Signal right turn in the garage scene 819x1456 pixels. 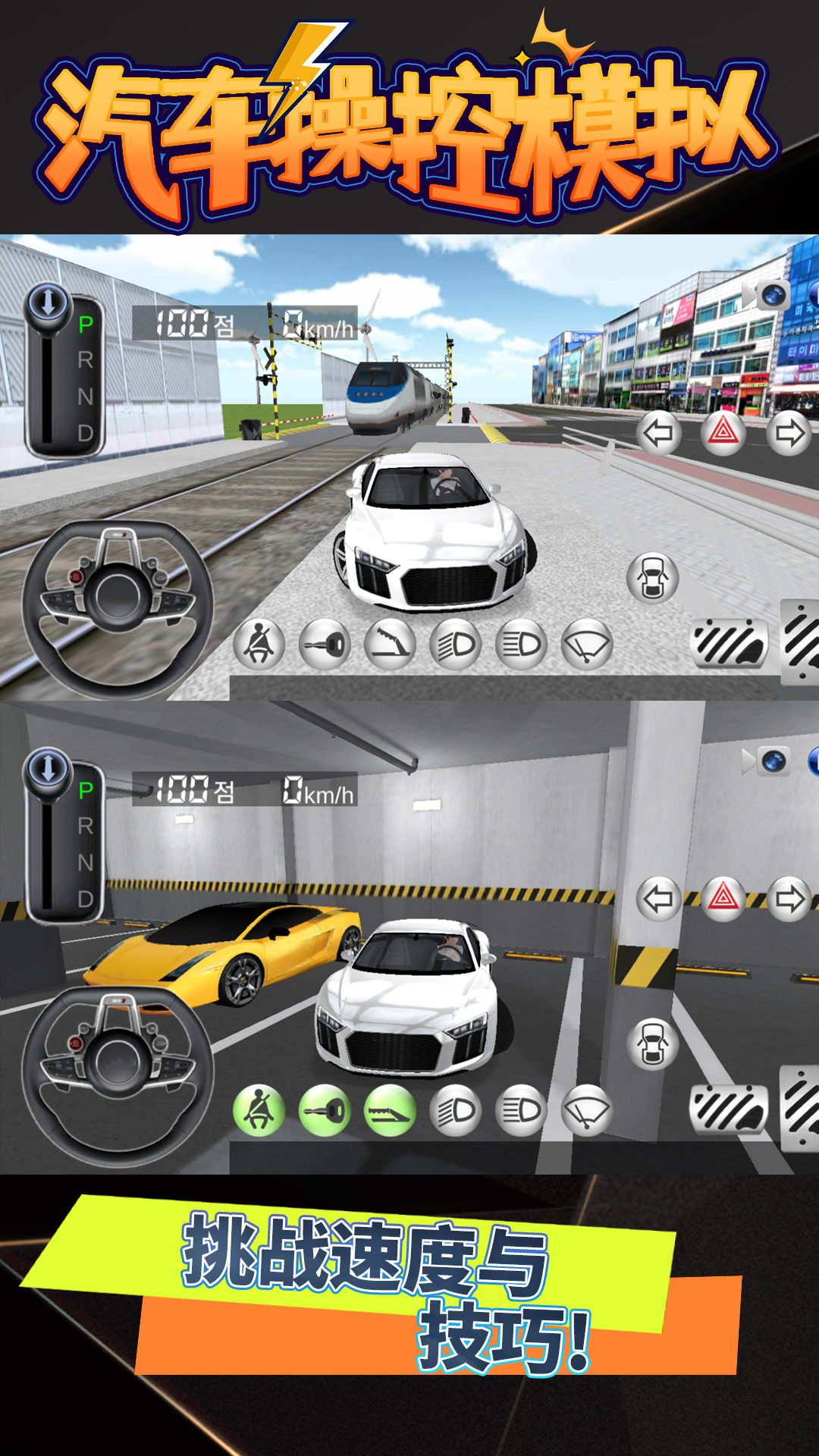pyautogui.click(x=789, y=899)
